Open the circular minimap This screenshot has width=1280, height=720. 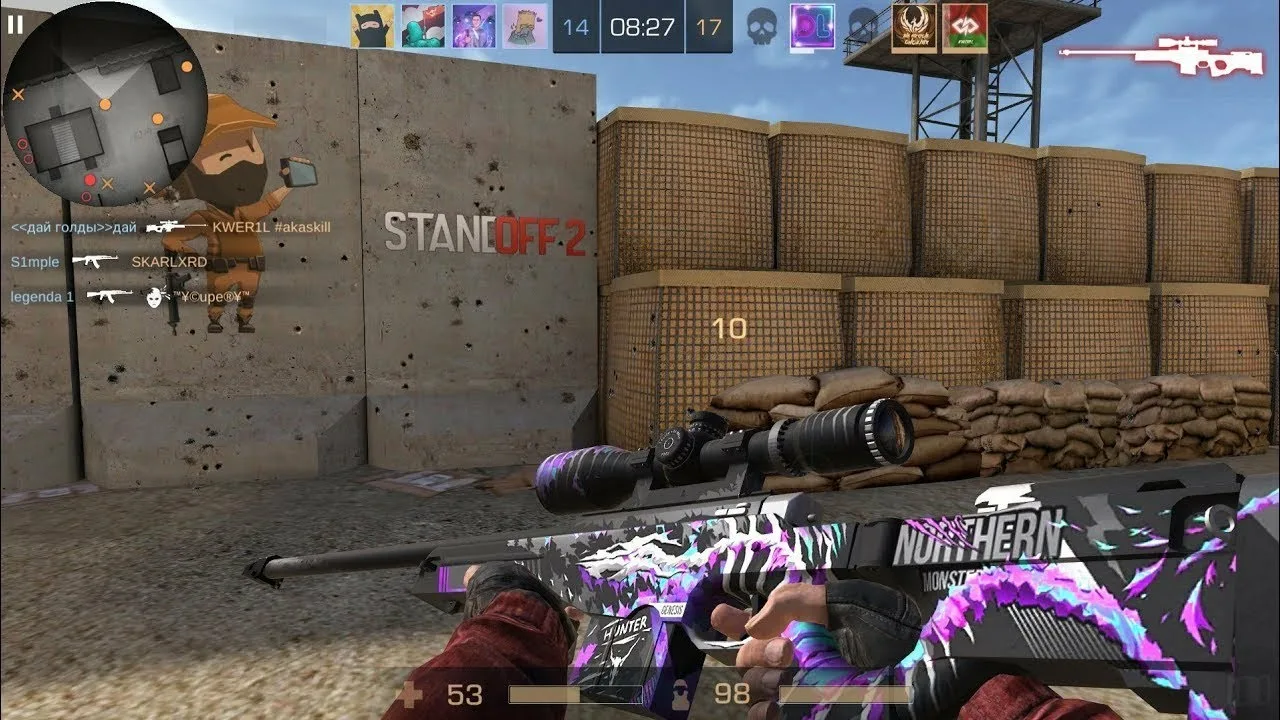click(105, 103)
